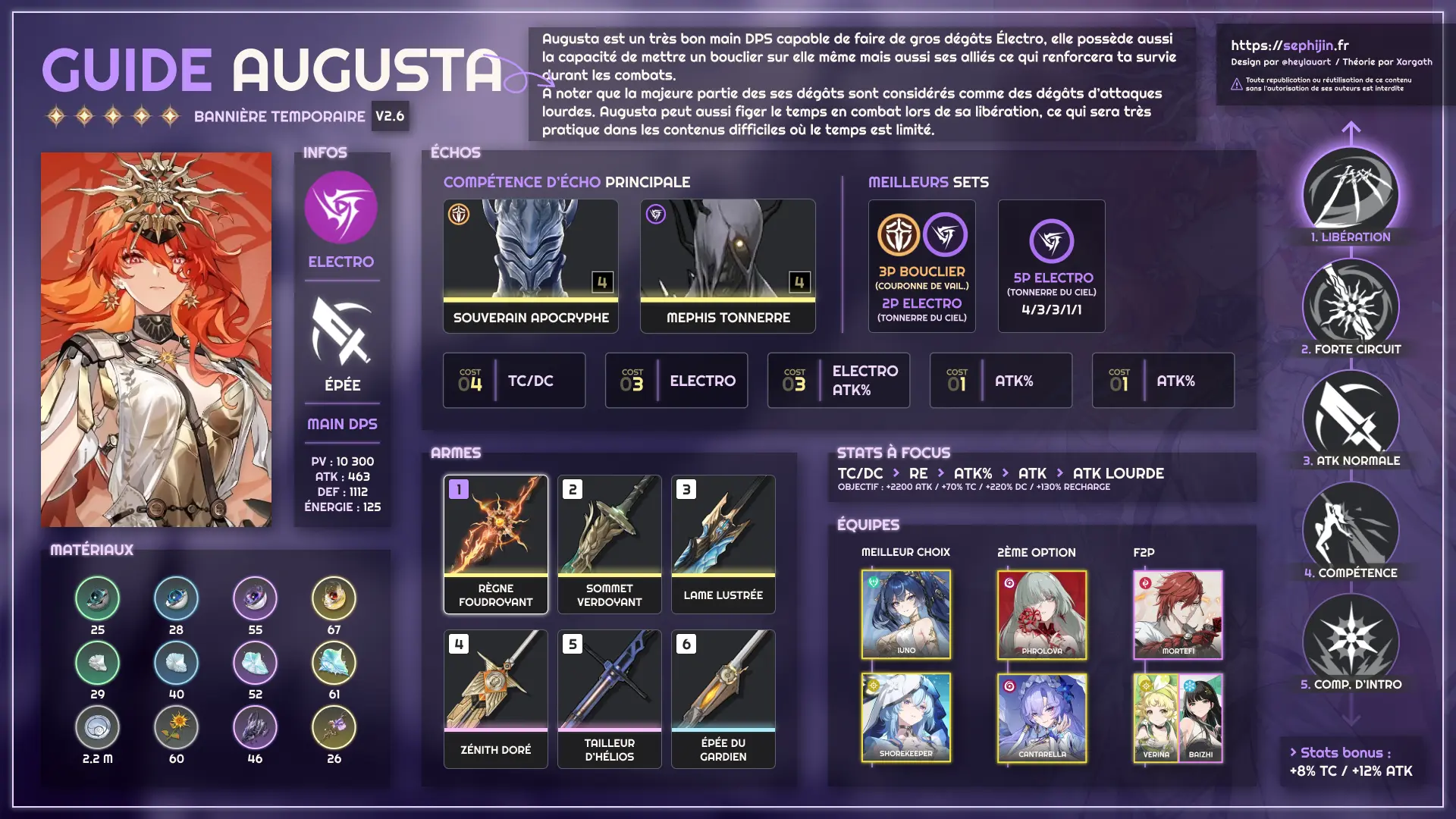
Task: Select Iuno's team portrait
Action: pos(905,613)
